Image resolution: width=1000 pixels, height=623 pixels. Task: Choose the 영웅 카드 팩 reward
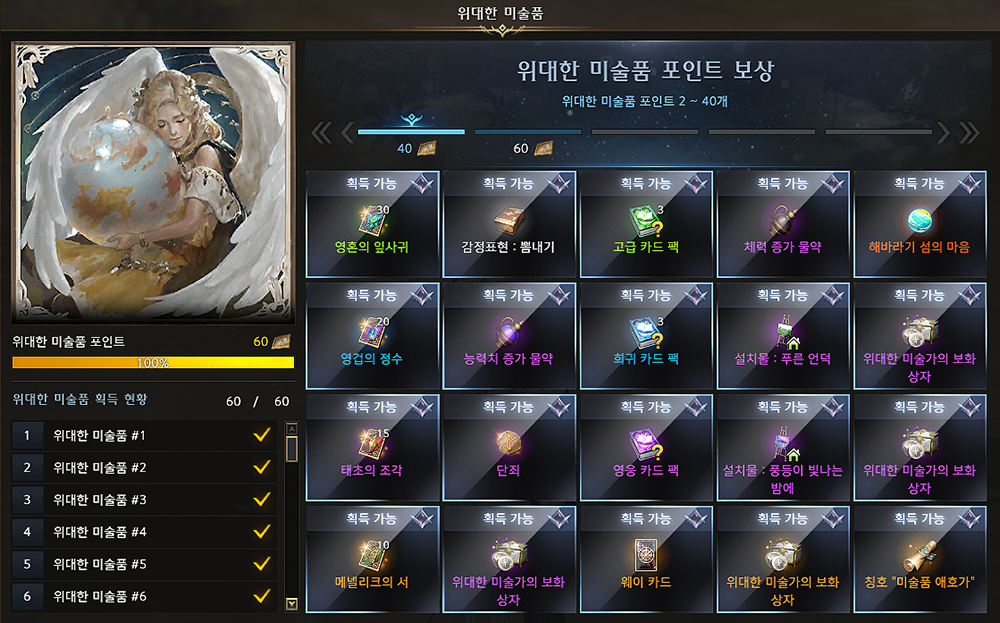pos(645,448)
